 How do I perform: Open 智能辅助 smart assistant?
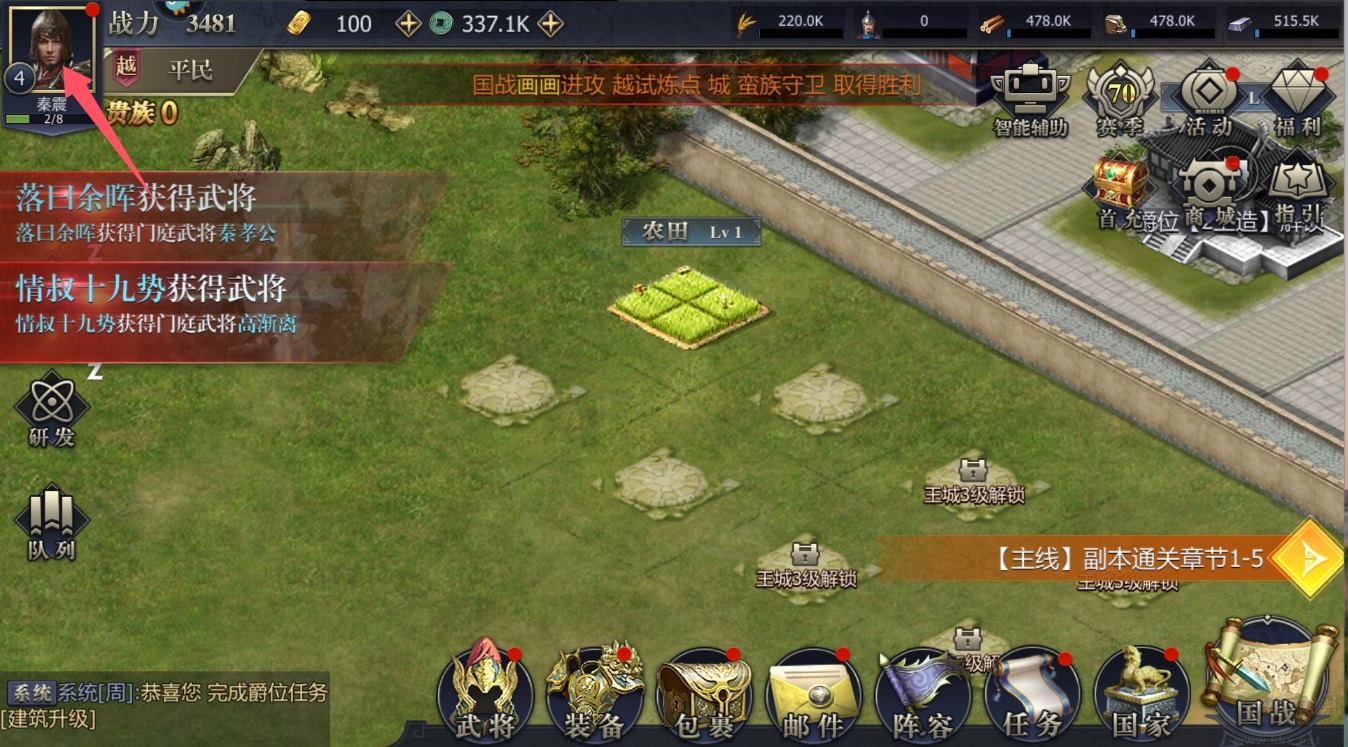(1030, 98)
